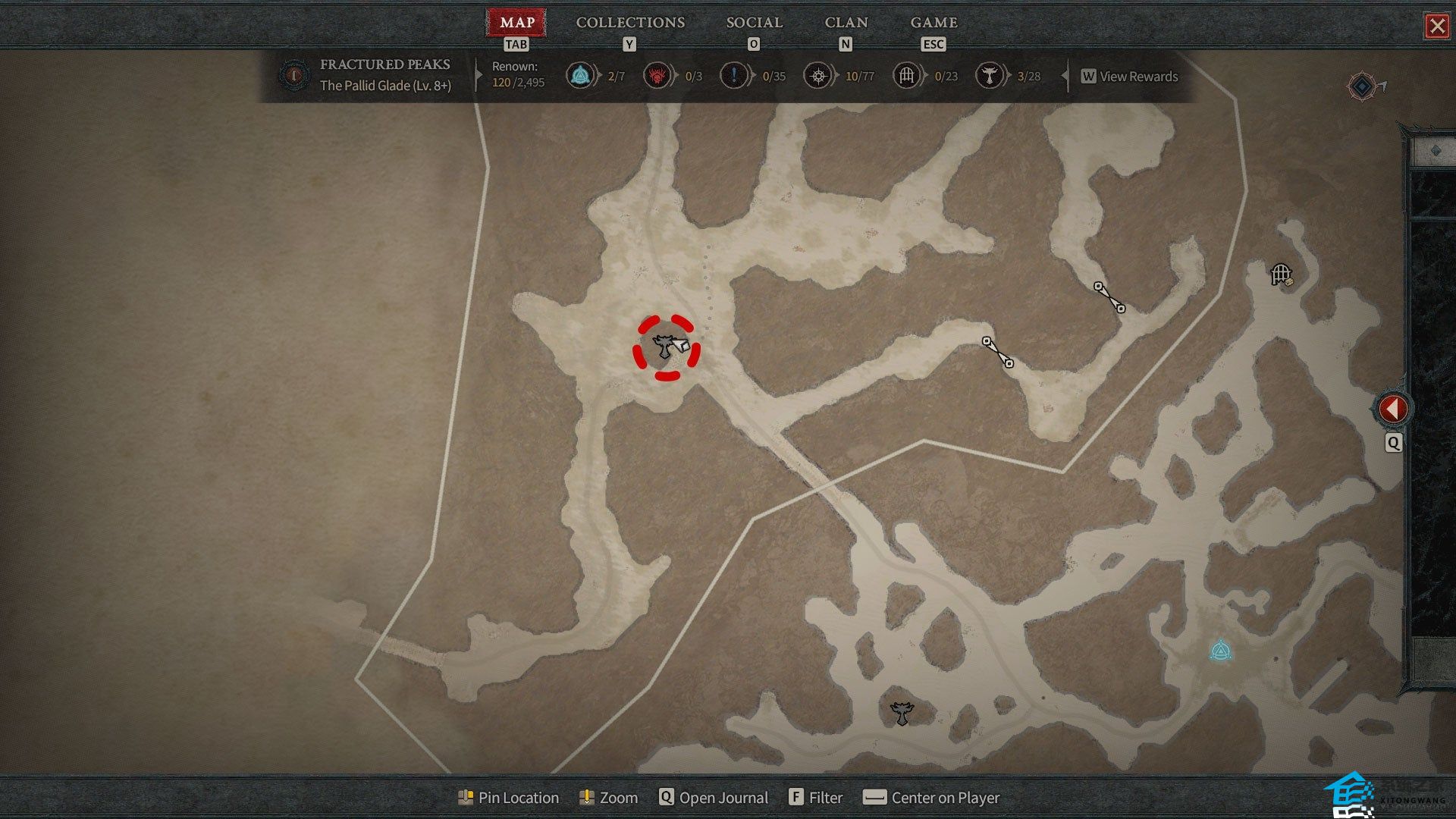Close the map screen
The height and width of the screenshot is (819, 1456).
point(1436,27)
